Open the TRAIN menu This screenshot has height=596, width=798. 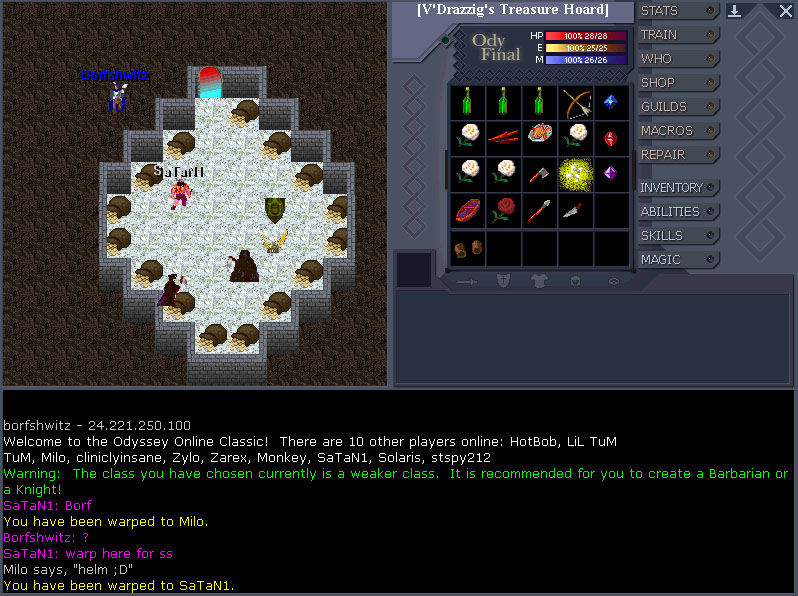tap(679, 35)
